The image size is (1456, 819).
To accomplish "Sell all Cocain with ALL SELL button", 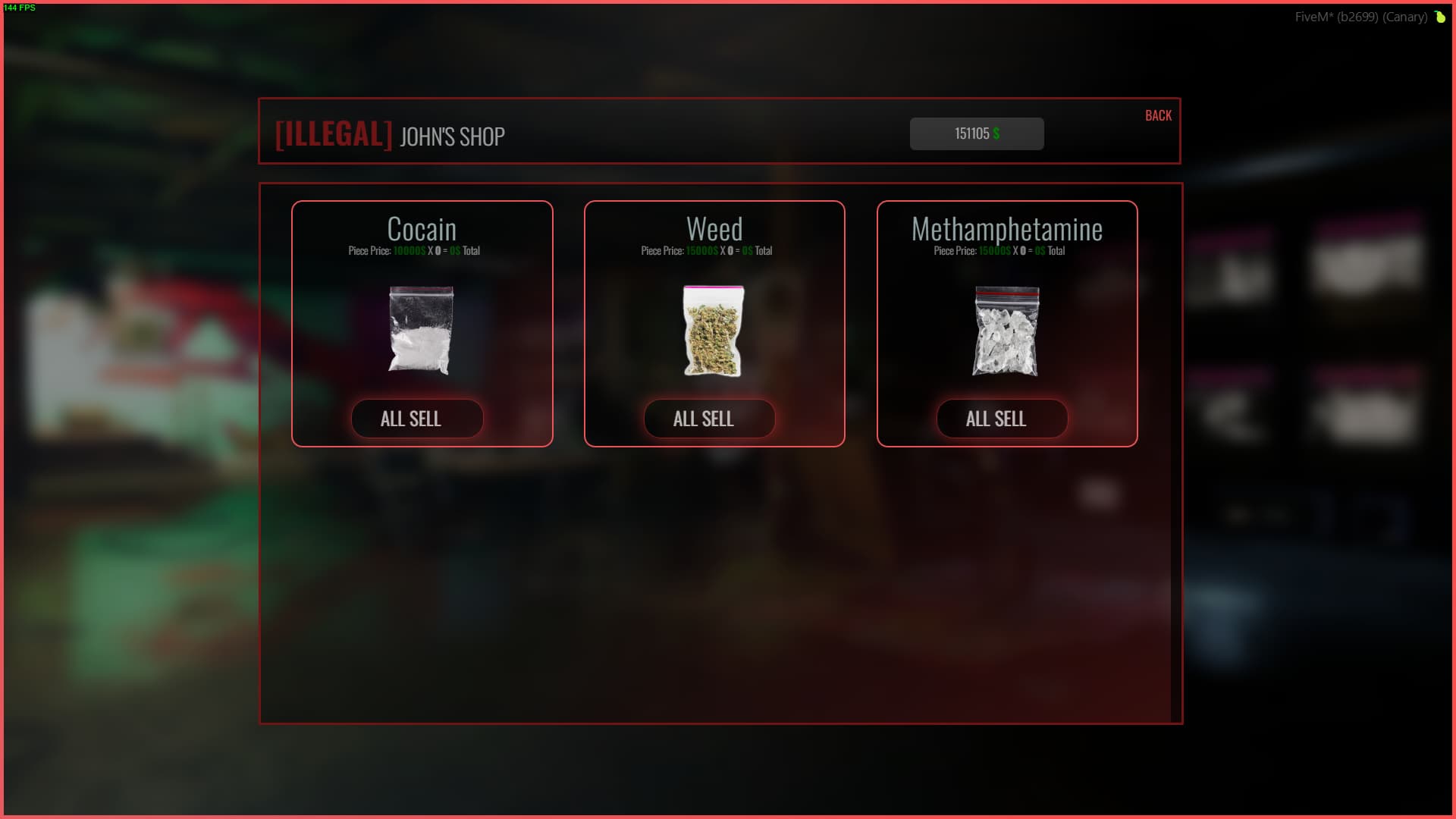I will [417, 419].
